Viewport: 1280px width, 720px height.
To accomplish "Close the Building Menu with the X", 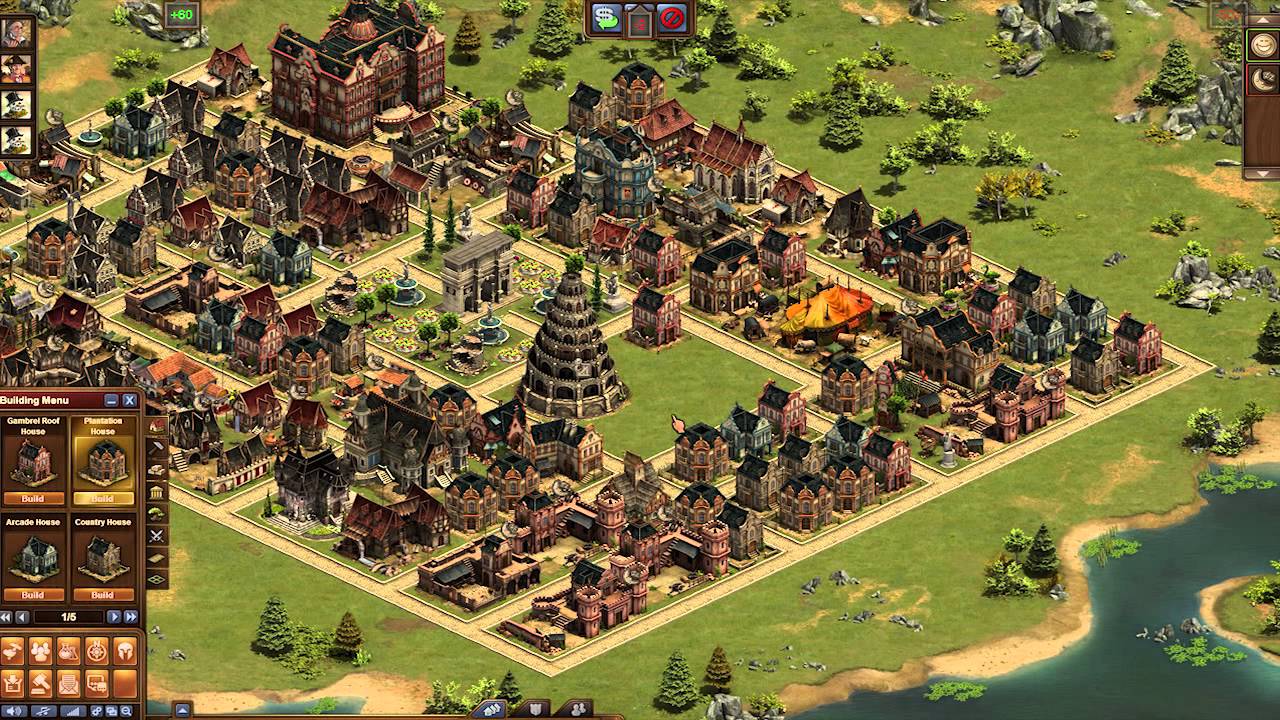I will point(129,401).
